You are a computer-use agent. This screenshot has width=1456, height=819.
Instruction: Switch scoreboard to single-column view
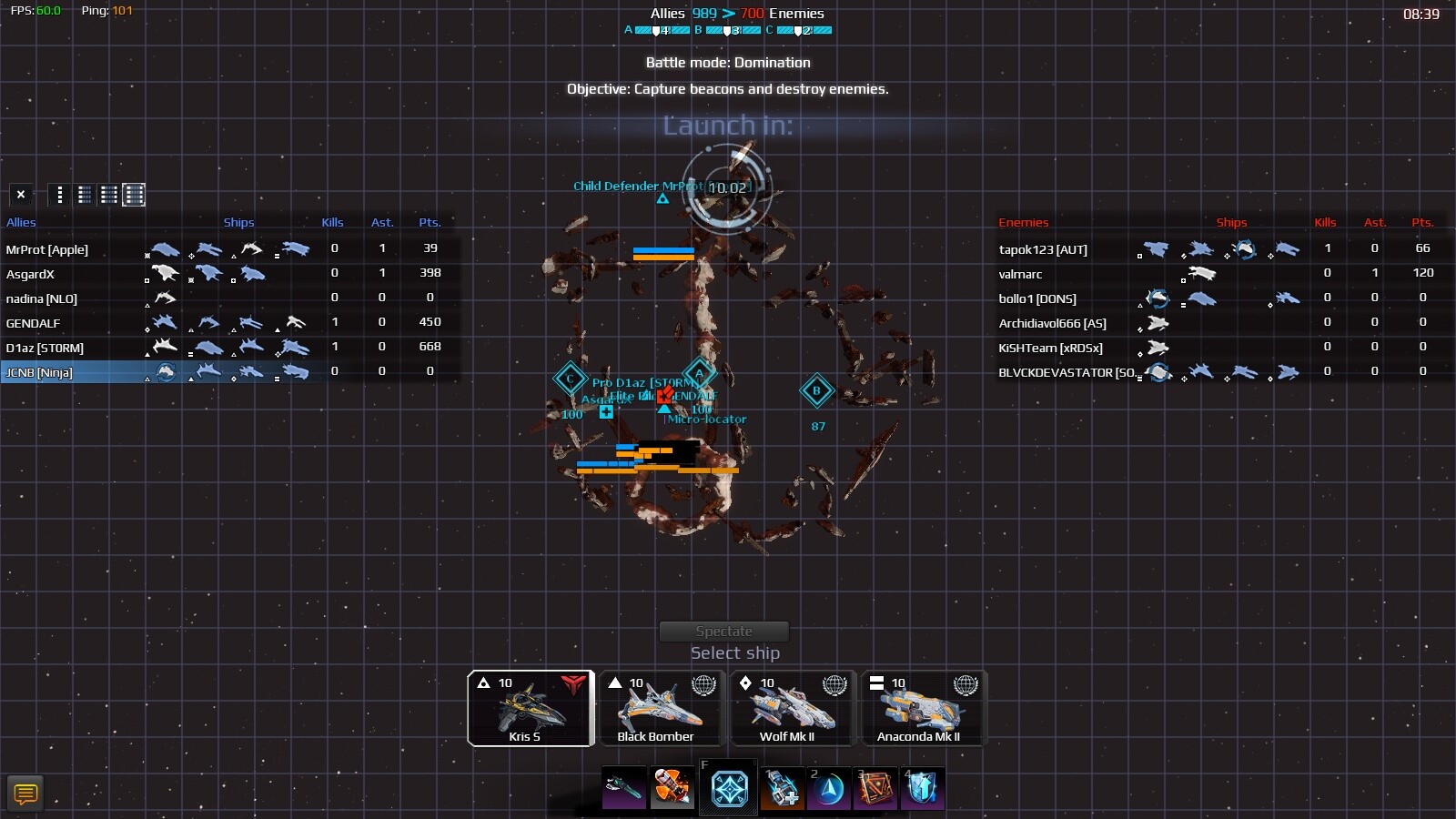(x=59, y=194)
